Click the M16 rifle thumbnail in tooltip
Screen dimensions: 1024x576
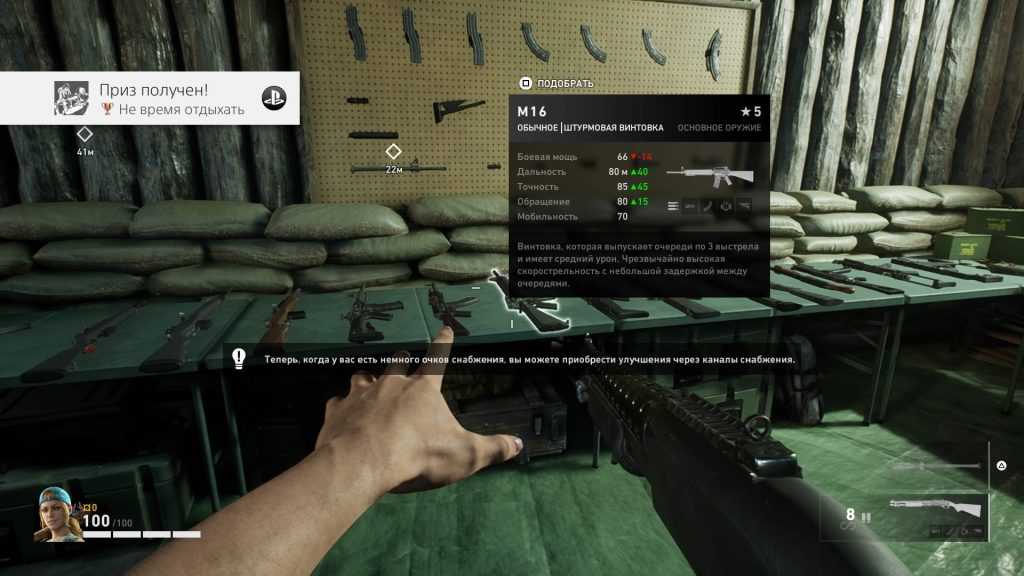coord(713,175)
